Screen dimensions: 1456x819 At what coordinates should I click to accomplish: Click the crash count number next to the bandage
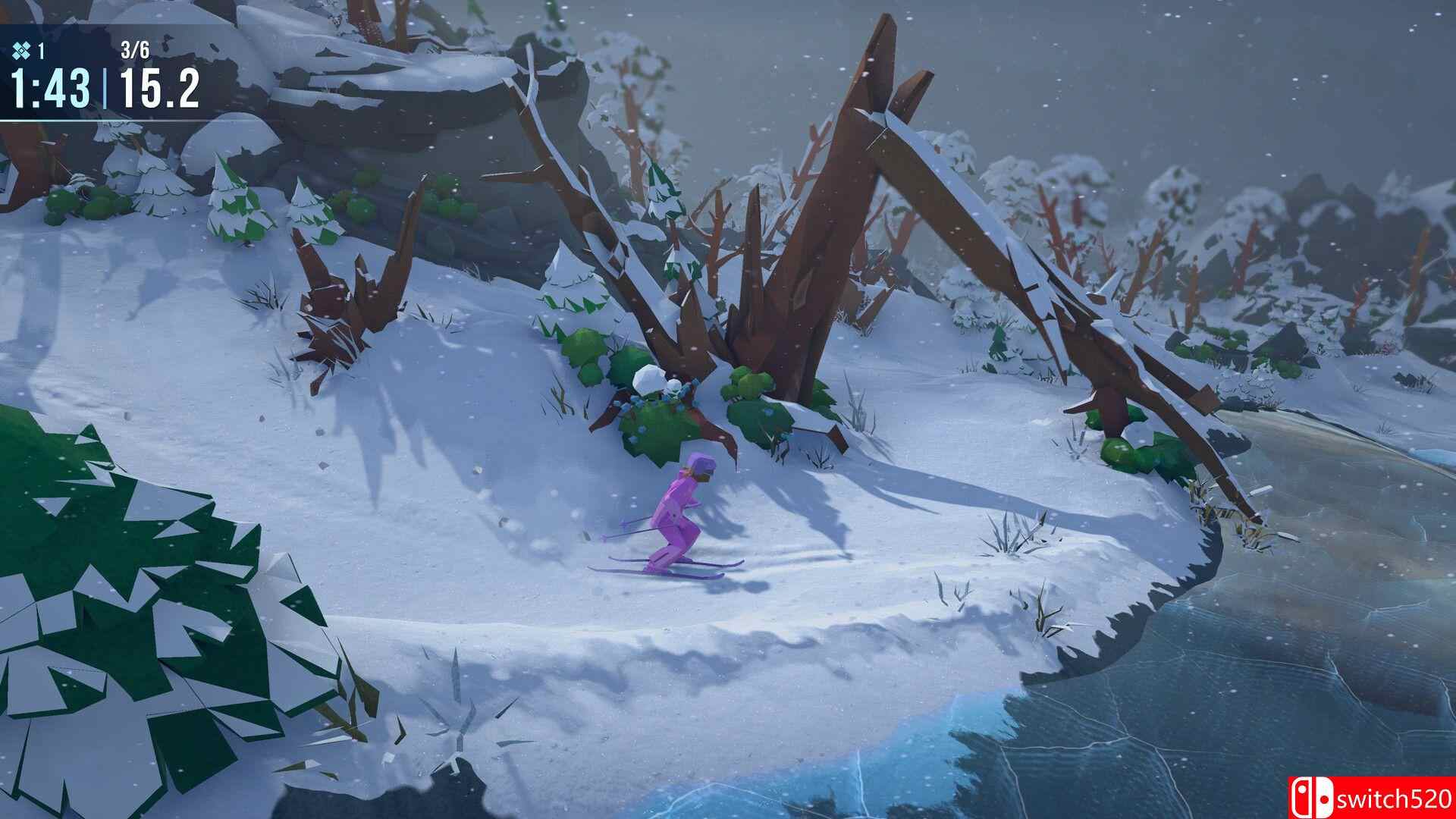[x=41, y=50]
